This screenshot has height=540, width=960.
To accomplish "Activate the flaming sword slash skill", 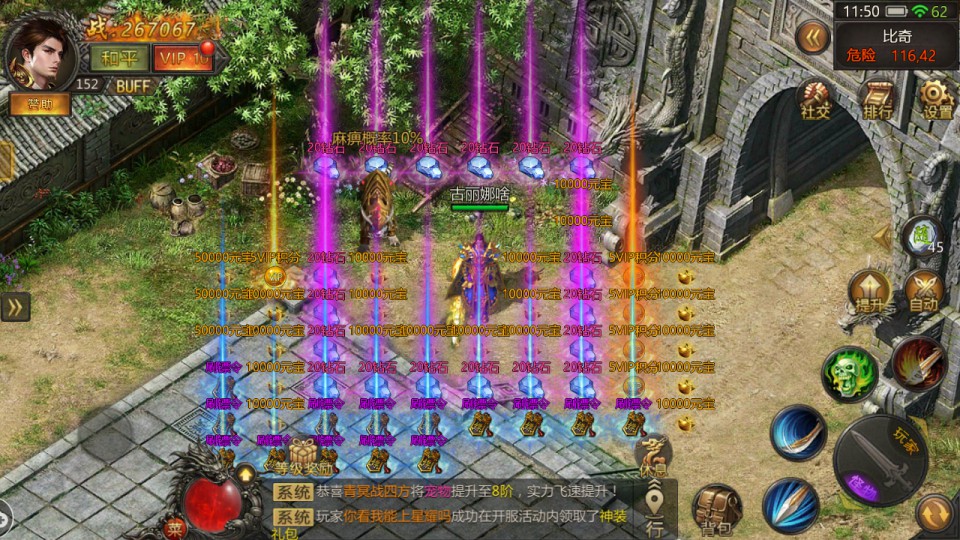I will [x=918, y=364].
